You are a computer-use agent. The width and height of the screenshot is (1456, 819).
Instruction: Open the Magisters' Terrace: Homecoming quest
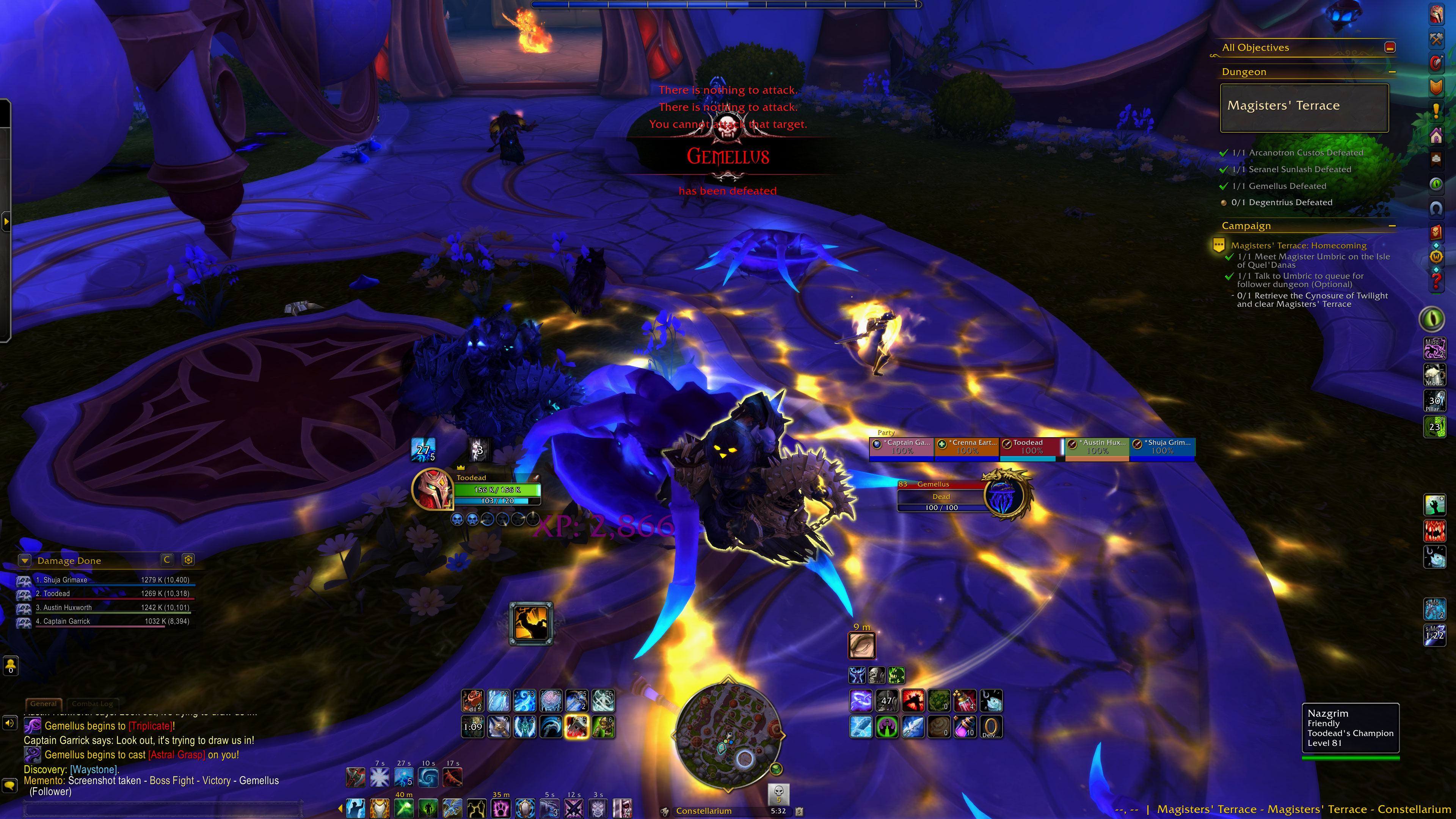pos(1298,245)
